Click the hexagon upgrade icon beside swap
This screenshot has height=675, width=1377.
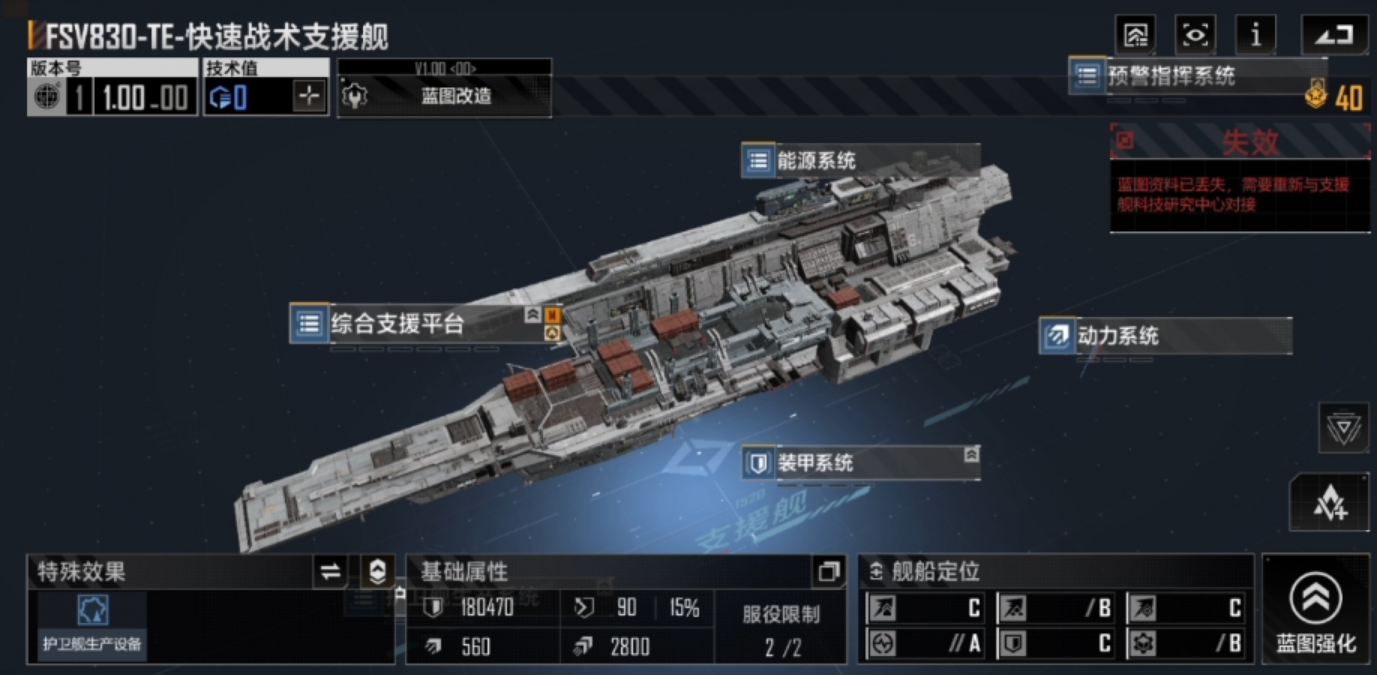tap(377, 572)
